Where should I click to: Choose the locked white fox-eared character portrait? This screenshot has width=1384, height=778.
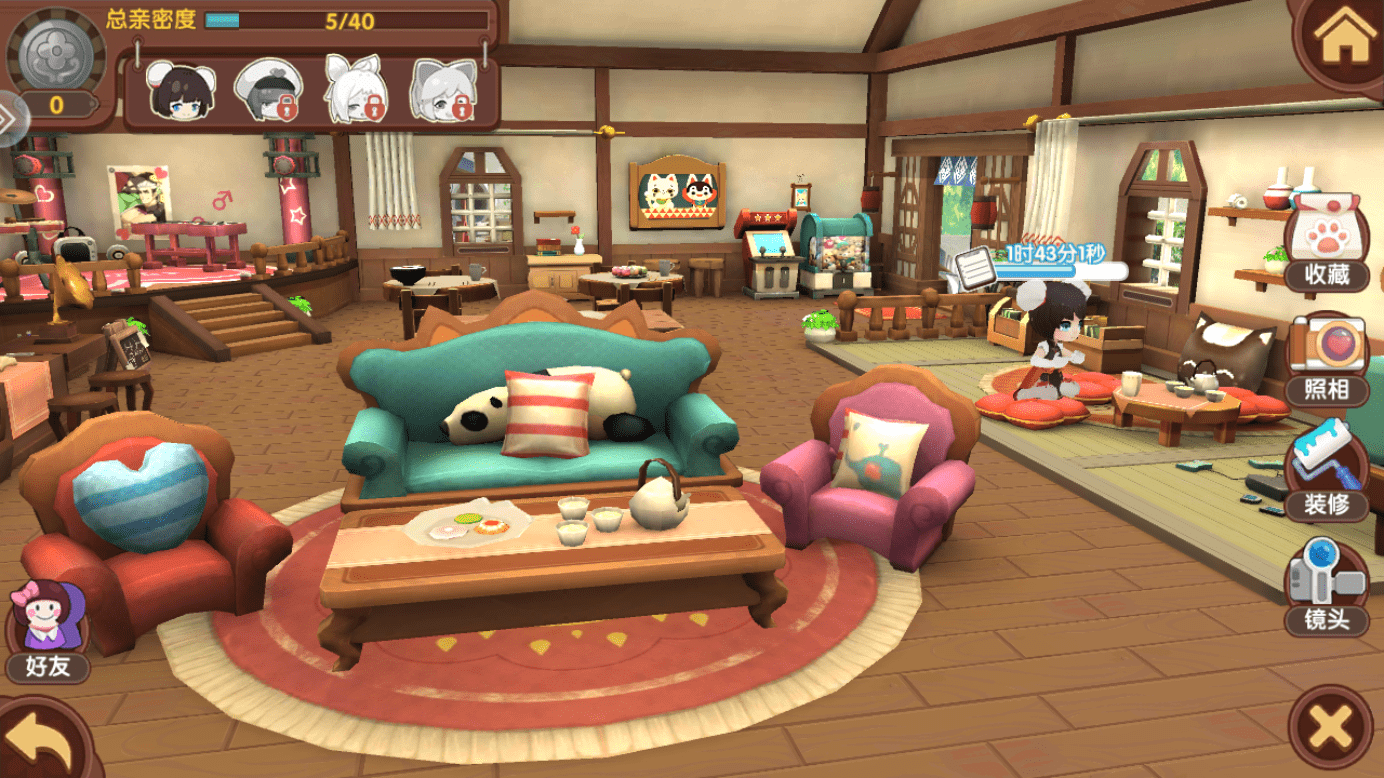click(x=356, y=90)
